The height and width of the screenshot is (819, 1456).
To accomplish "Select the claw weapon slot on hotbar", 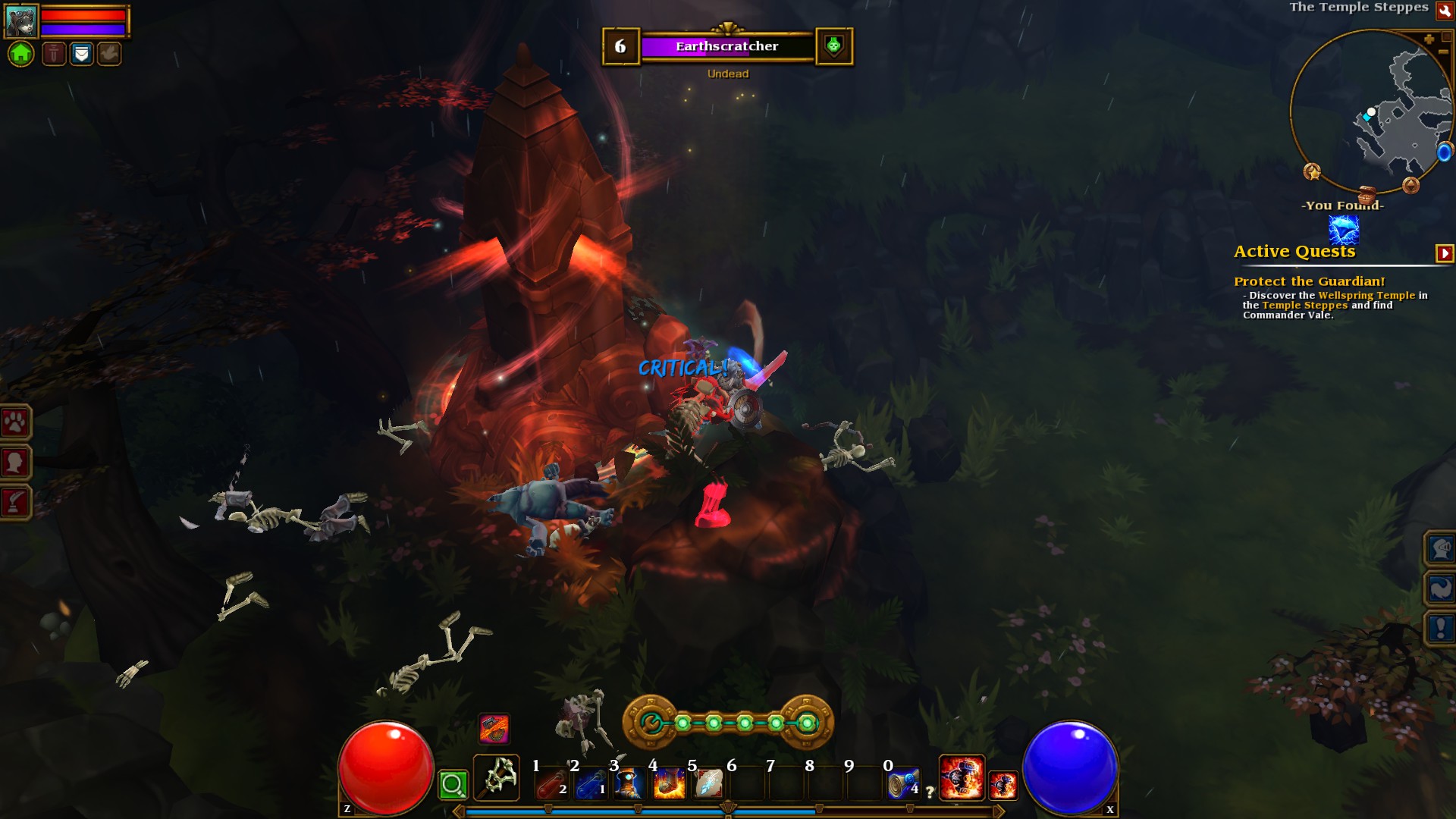I will (x=497, y=777).
